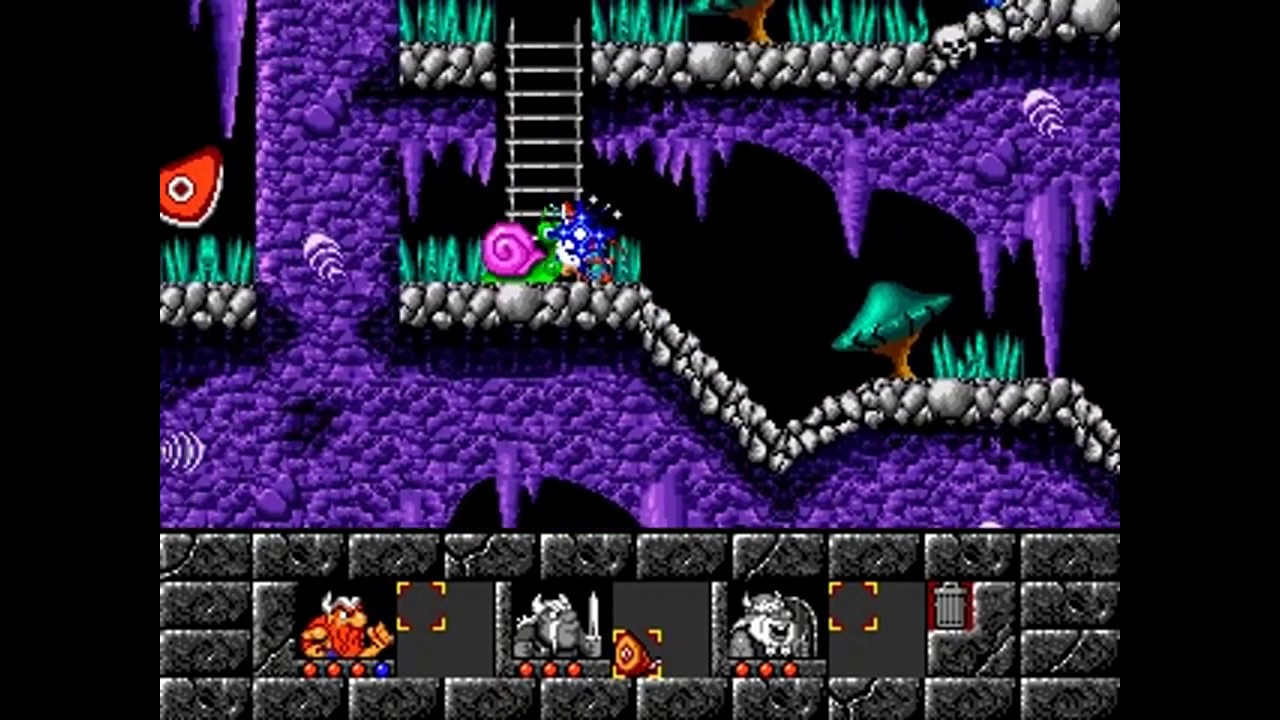1280x720 pixels.
Task: Click the spiral shell fossil on the purple wall
Action: tap(322, 253)
